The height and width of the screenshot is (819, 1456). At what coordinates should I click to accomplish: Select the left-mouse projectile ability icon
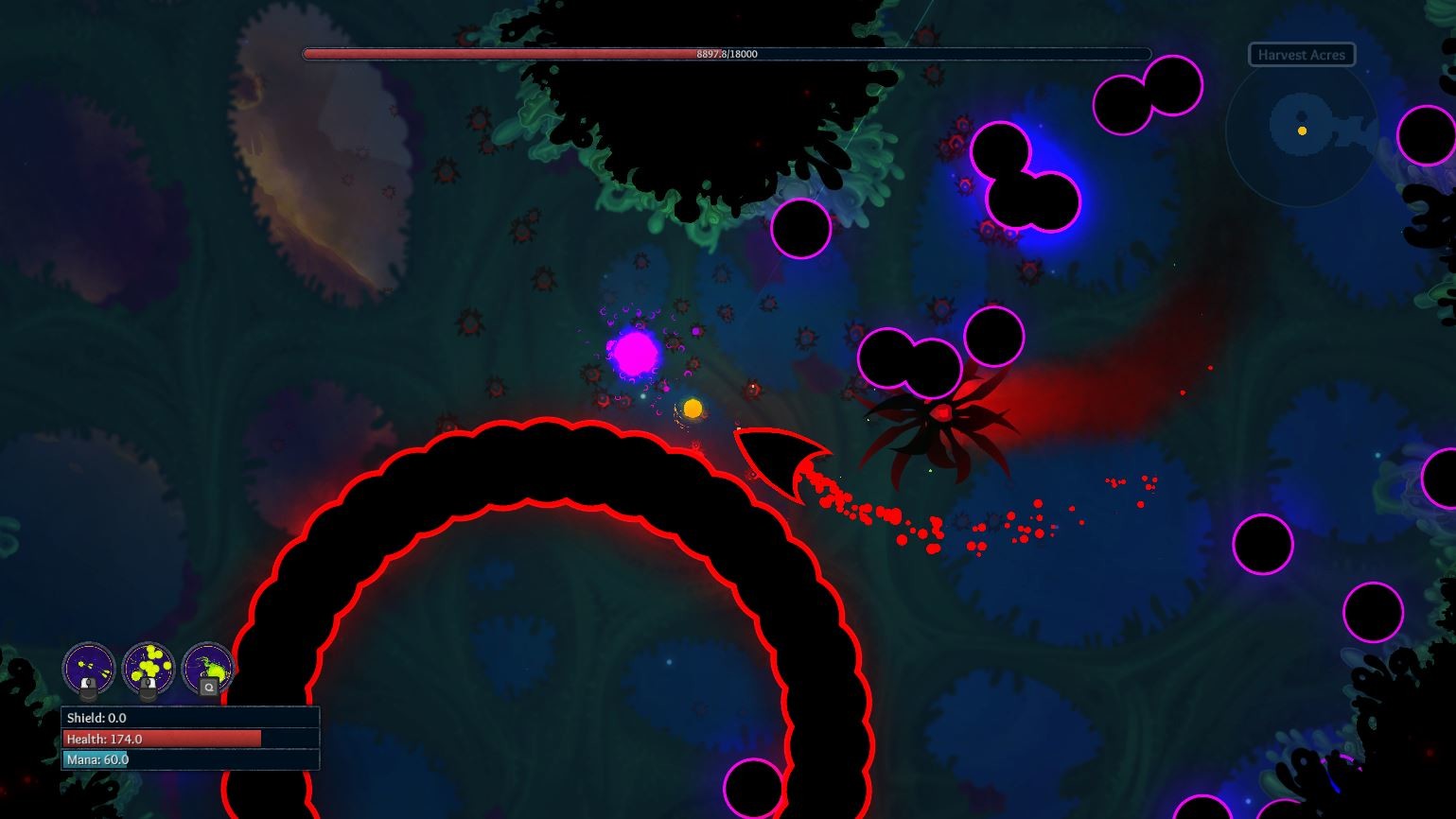click(89, 668)
